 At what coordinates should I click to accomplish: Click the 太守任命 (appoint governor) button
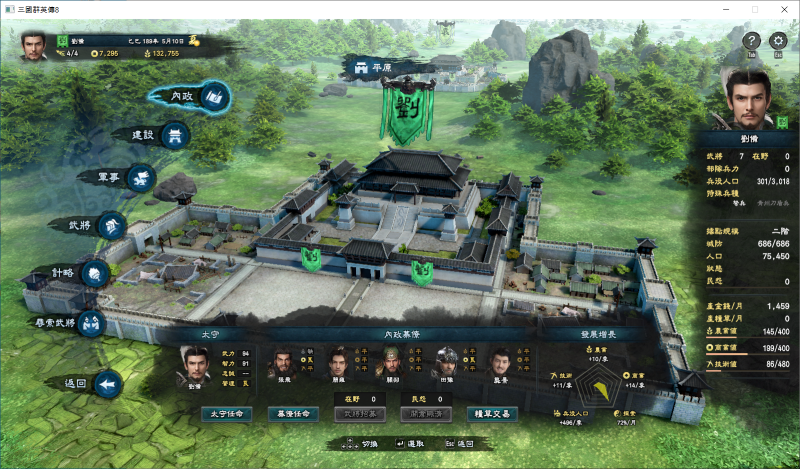pos(226,413)
